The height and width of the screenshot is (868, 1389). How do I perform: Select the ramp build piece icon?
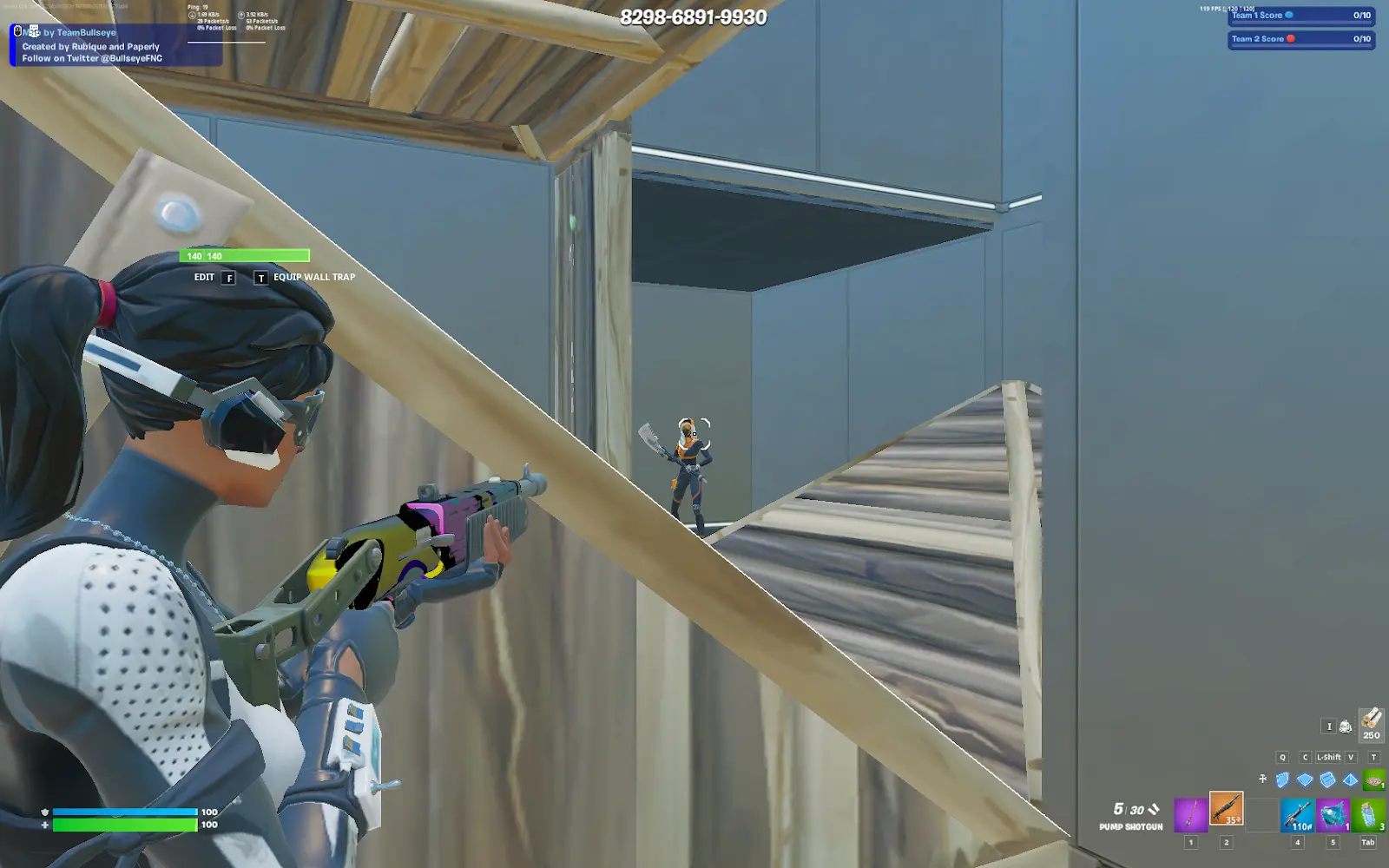(1326, 779)
